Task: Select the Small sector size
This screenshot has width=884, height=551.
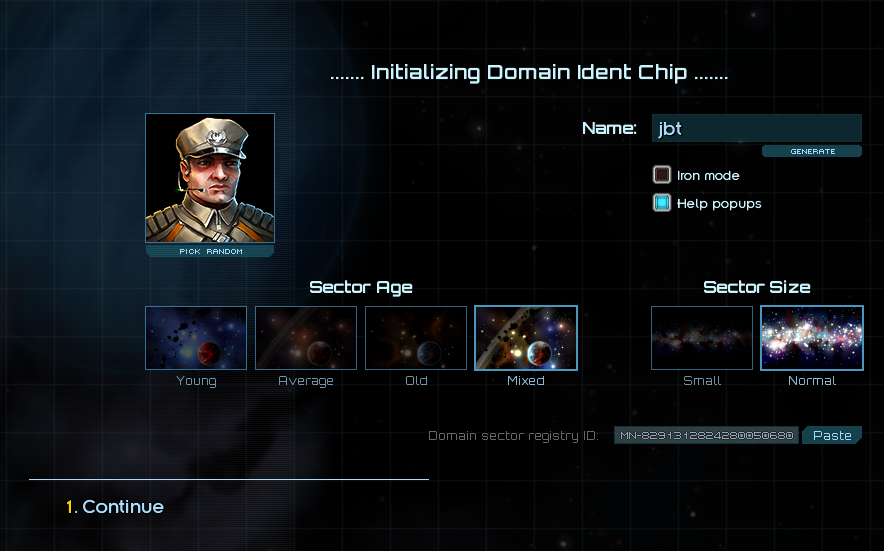Action: [x=702, y=338]
